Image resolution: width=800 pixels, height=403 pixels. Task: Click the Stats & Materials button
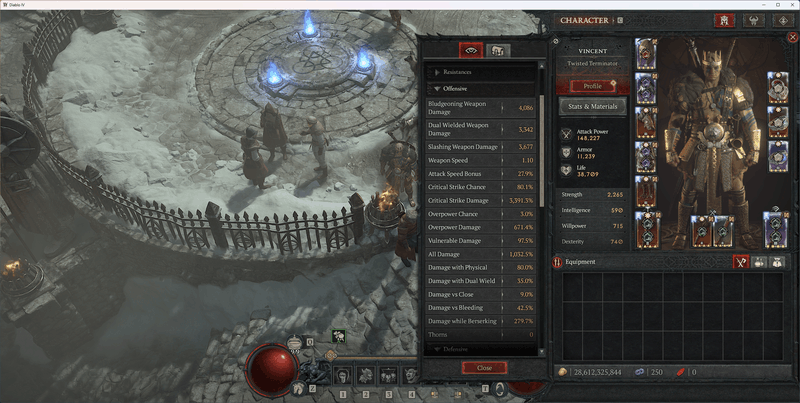tap(592, 106)
